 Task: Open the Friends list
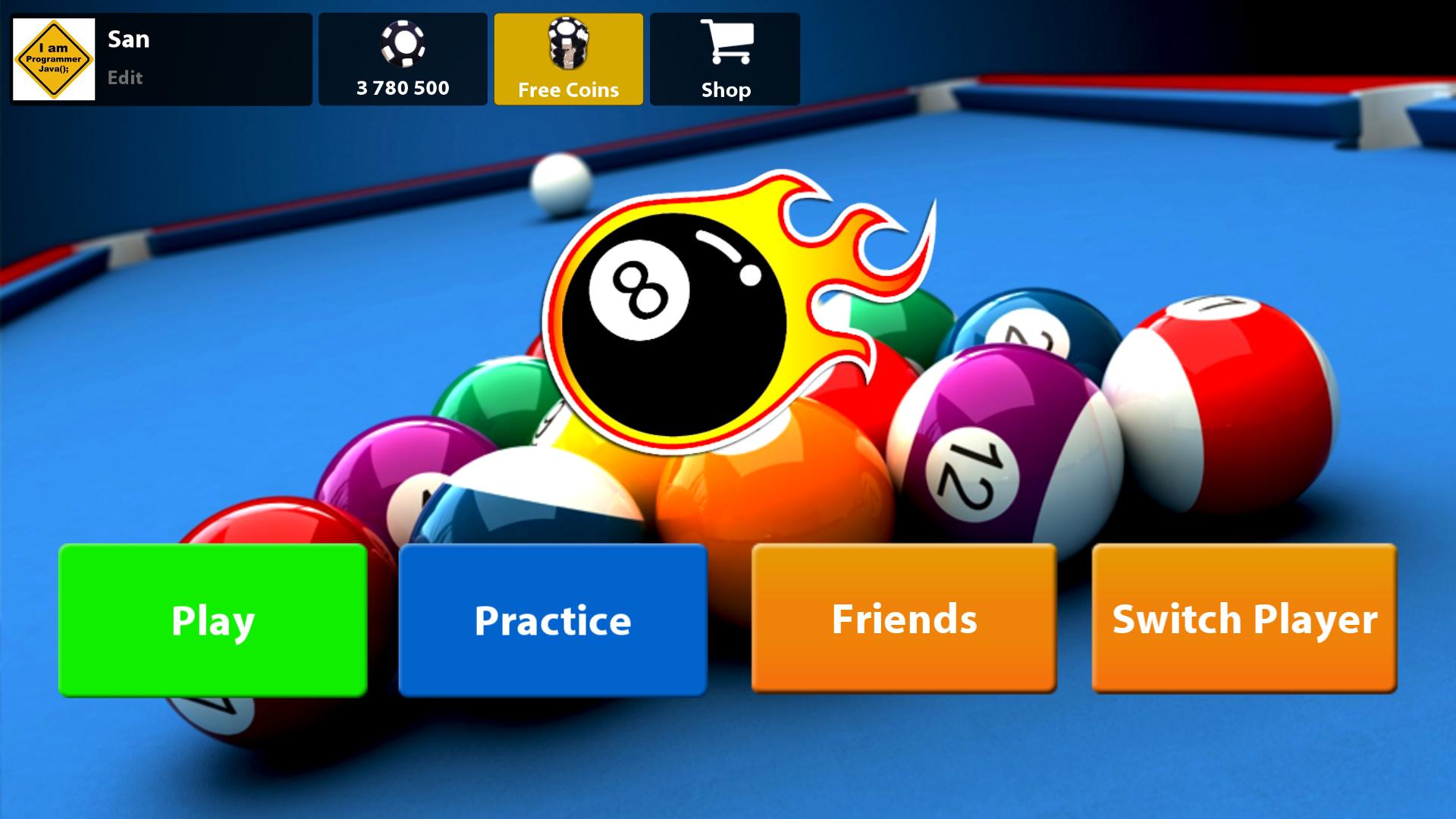click(x=904, y=620)
